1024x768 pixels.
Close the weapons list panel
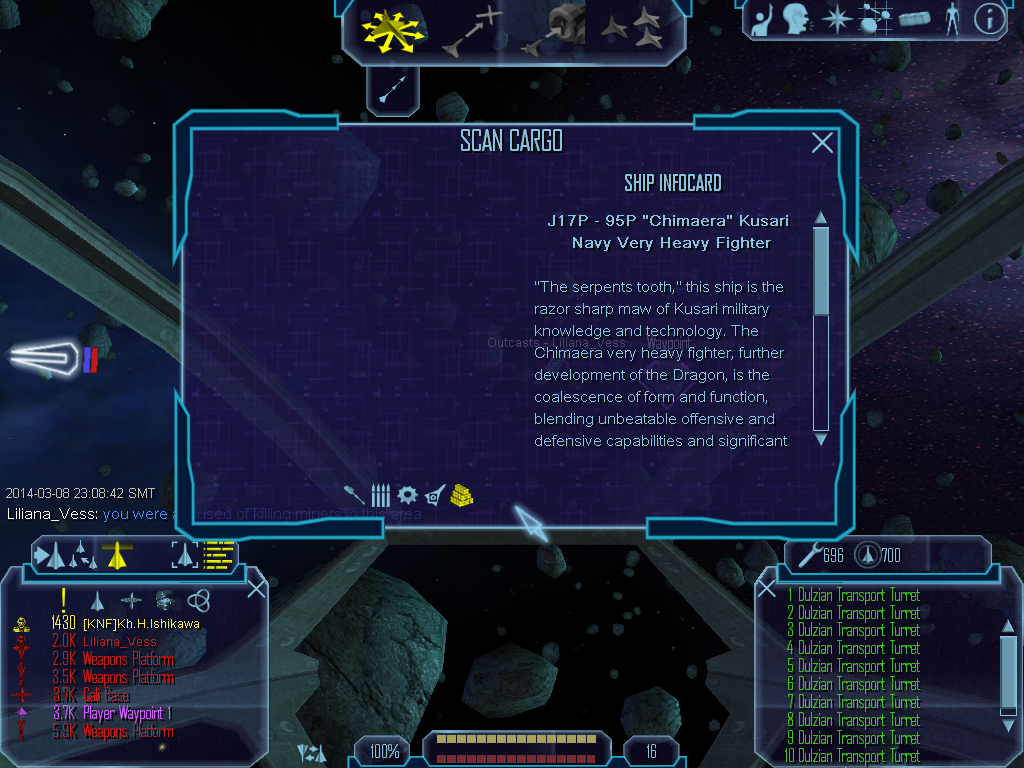pos(767,589)
